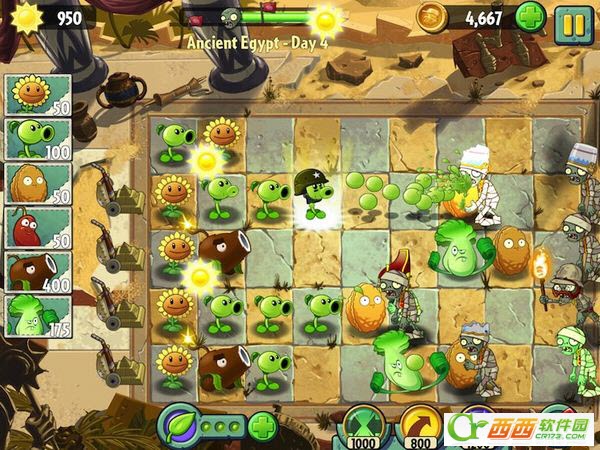Select the Sunflower seed packet
Image resolution: width=600 pixels, height=450 pixels.
(x=37, y=94)
